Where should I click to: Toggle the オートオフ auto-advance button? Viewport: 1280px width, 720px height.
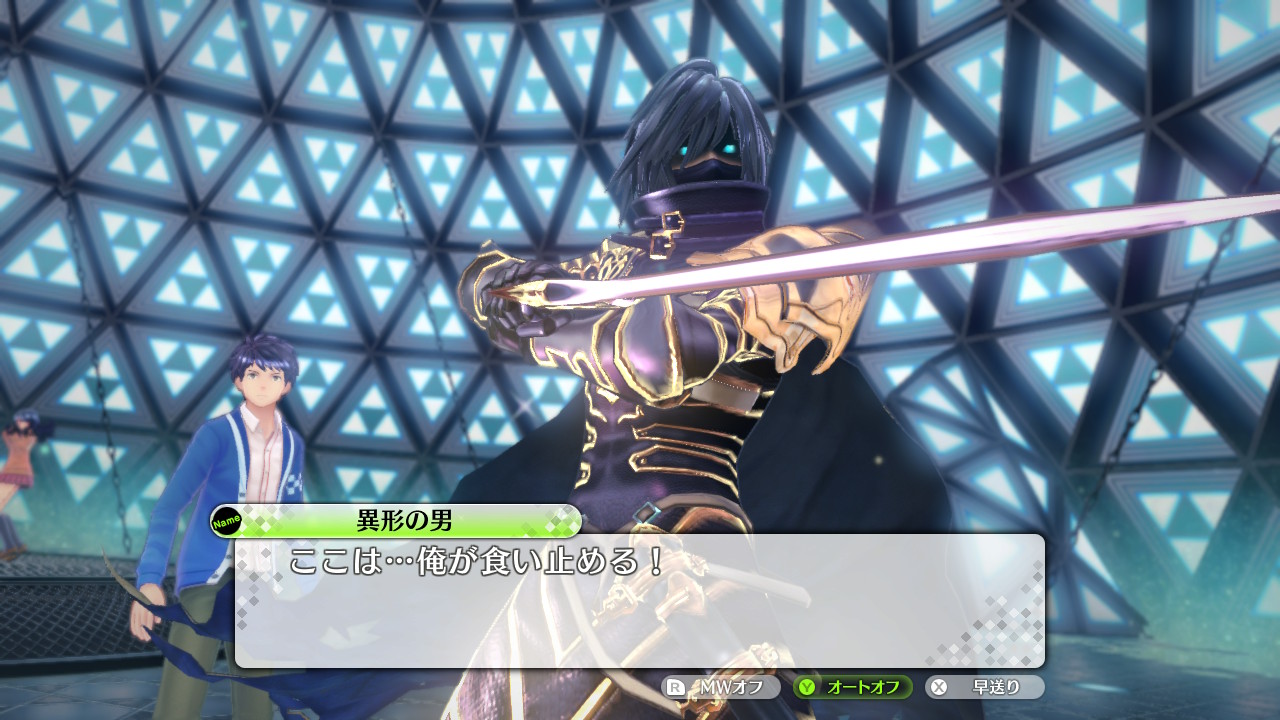[853, 687]
